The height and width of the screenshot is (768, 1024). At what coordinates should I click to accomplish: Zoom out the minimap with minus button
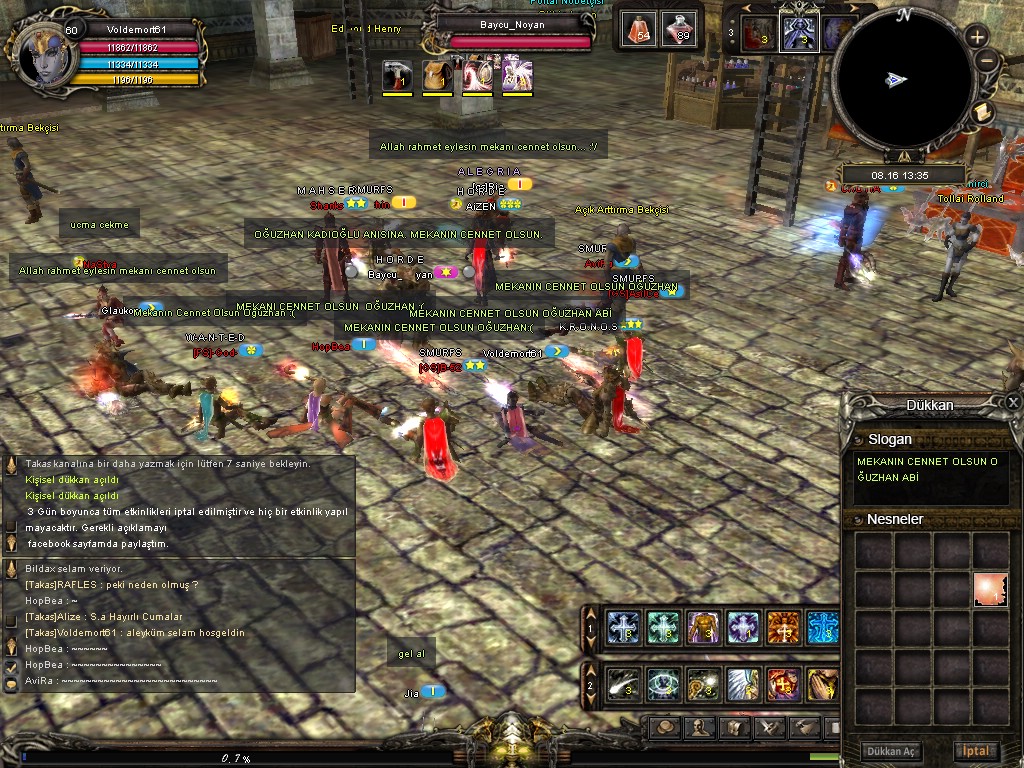pos(986,61)
